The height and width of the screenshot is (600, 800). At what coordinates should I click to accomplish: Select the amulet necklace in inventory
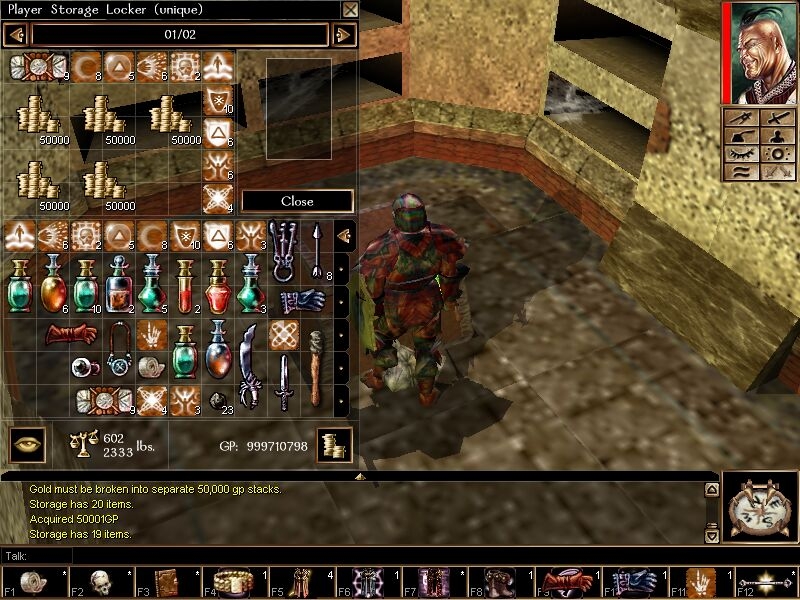pos(118,351)
